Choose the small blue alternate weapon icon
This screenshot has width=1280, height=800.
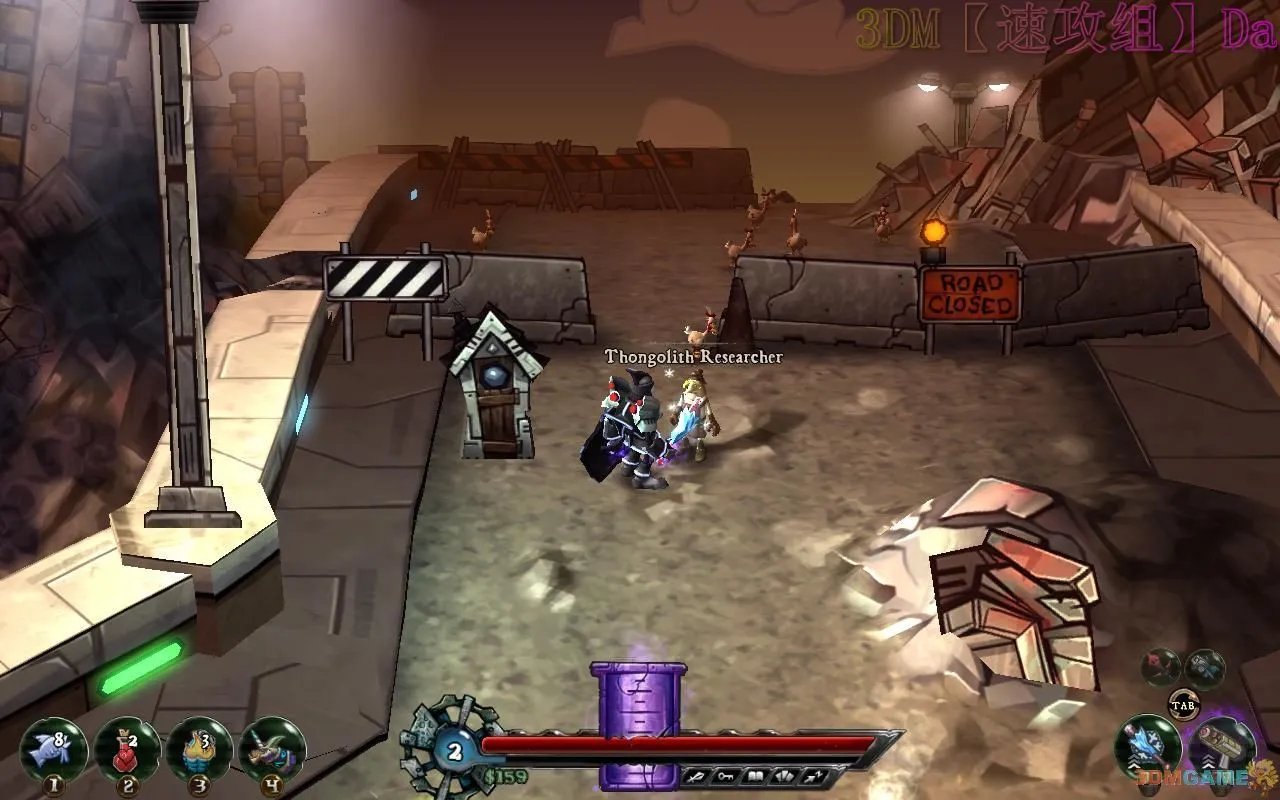1205,667
